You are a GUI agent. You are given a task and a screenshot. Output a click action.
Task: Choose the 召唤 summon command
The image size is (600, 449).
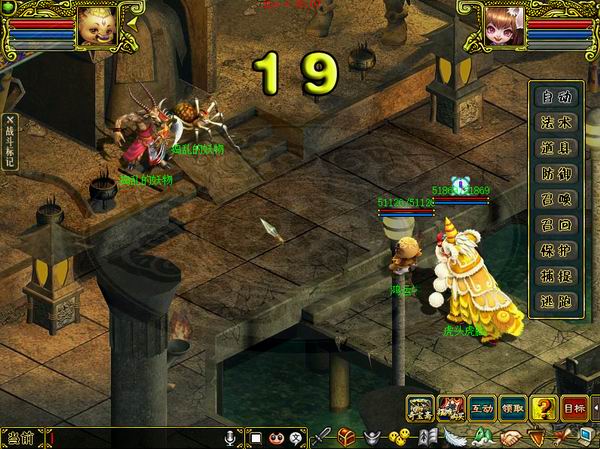point(555,197)
